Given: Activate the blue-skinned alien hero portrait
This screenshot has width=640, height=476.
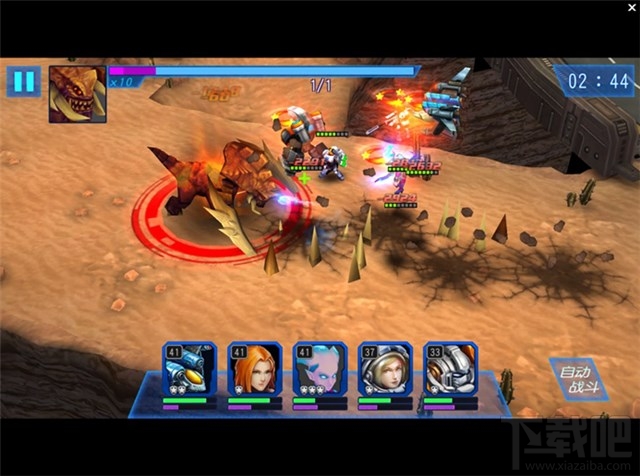Looking at the screenshot, I should (320, 370).
